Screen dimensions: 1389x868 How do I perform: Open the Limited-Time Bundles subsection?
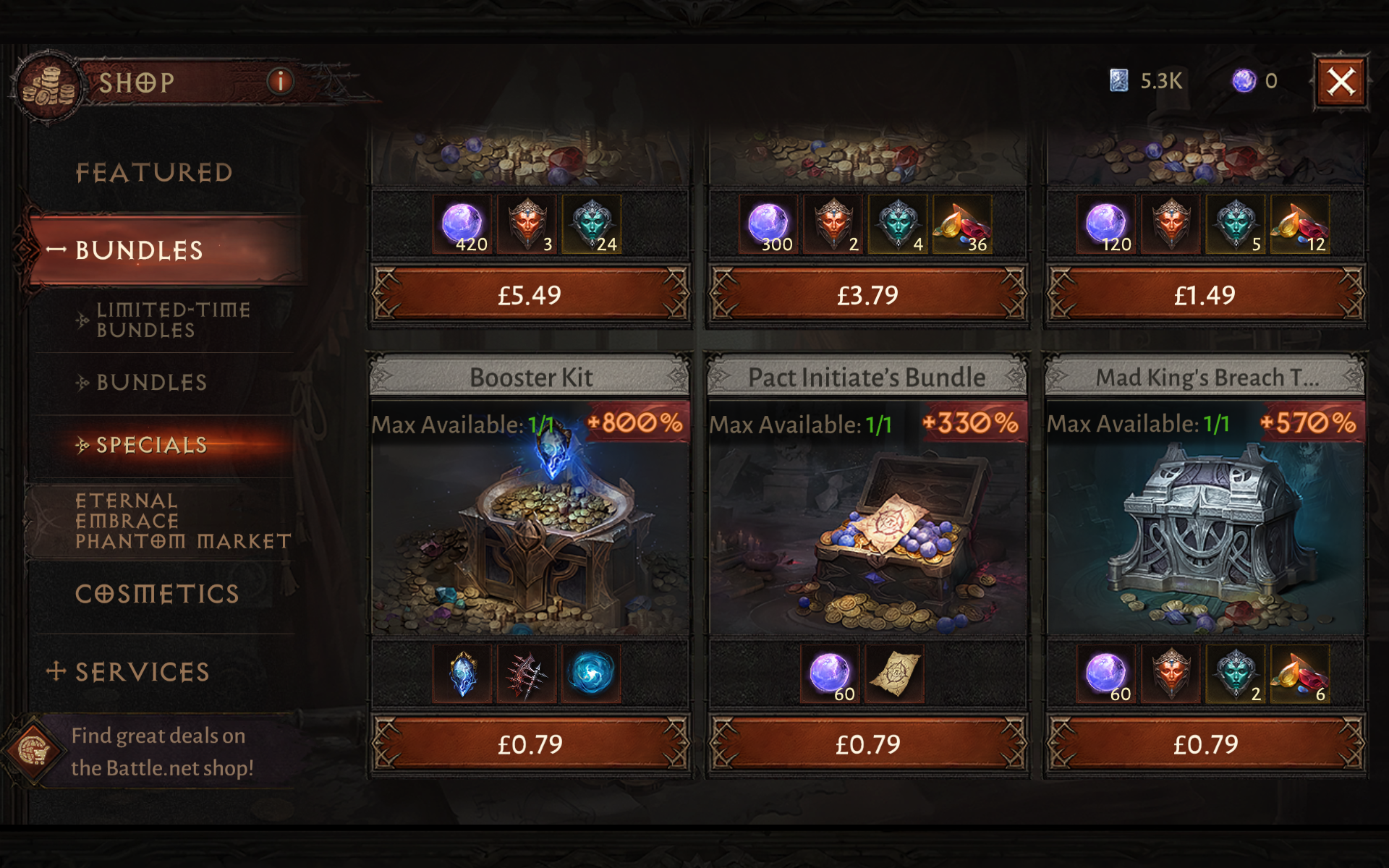(174, 320)
